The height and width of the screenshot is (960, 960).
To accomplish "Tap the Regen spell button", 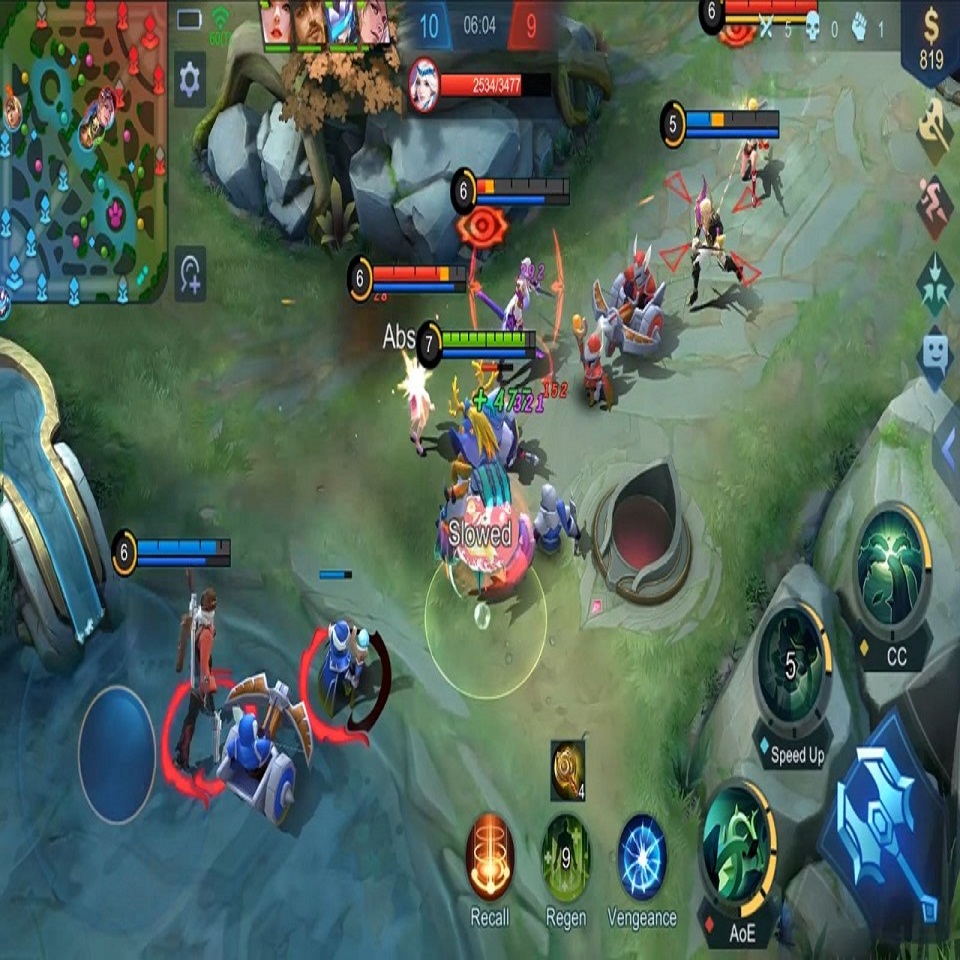I will (566, 856).
